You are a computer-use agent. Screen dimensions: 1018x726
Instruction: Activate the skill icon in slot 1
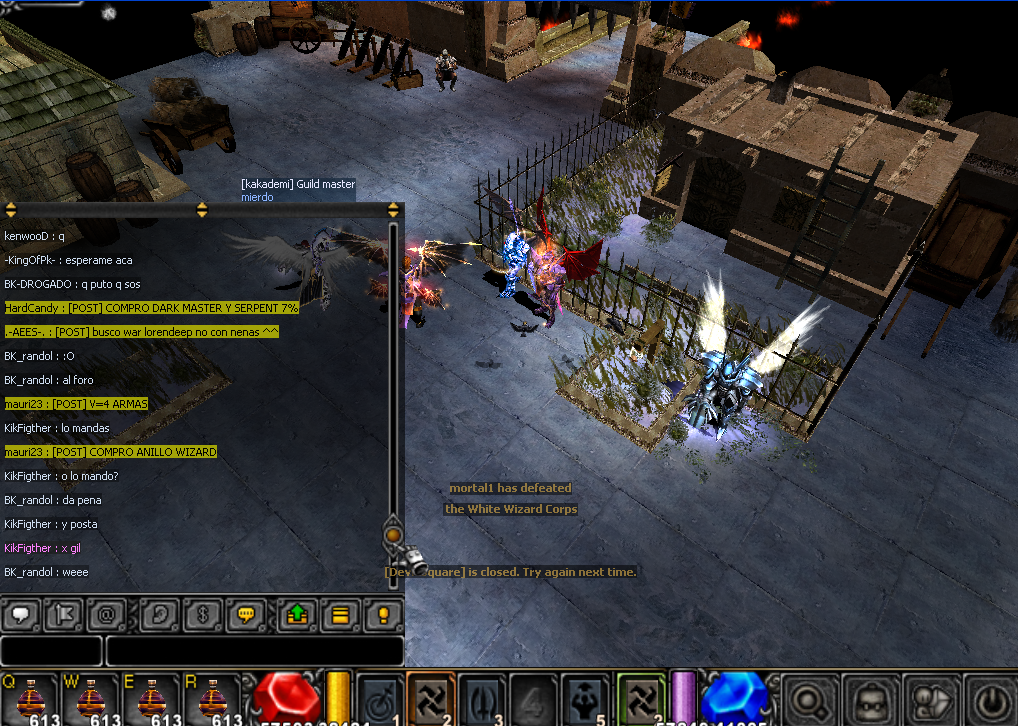point(379,698)
